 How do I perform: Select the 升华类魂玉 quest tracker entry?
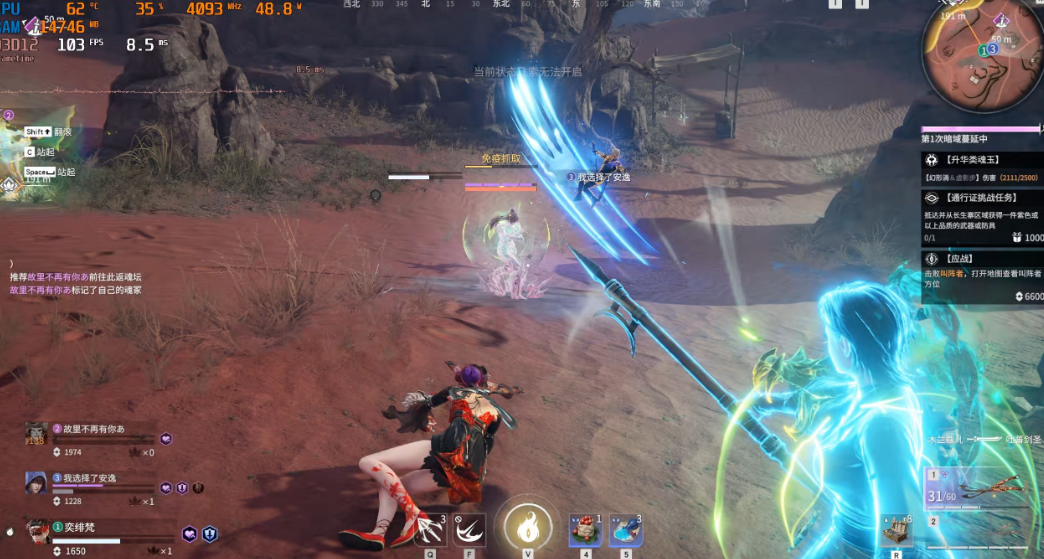point(980,167)
